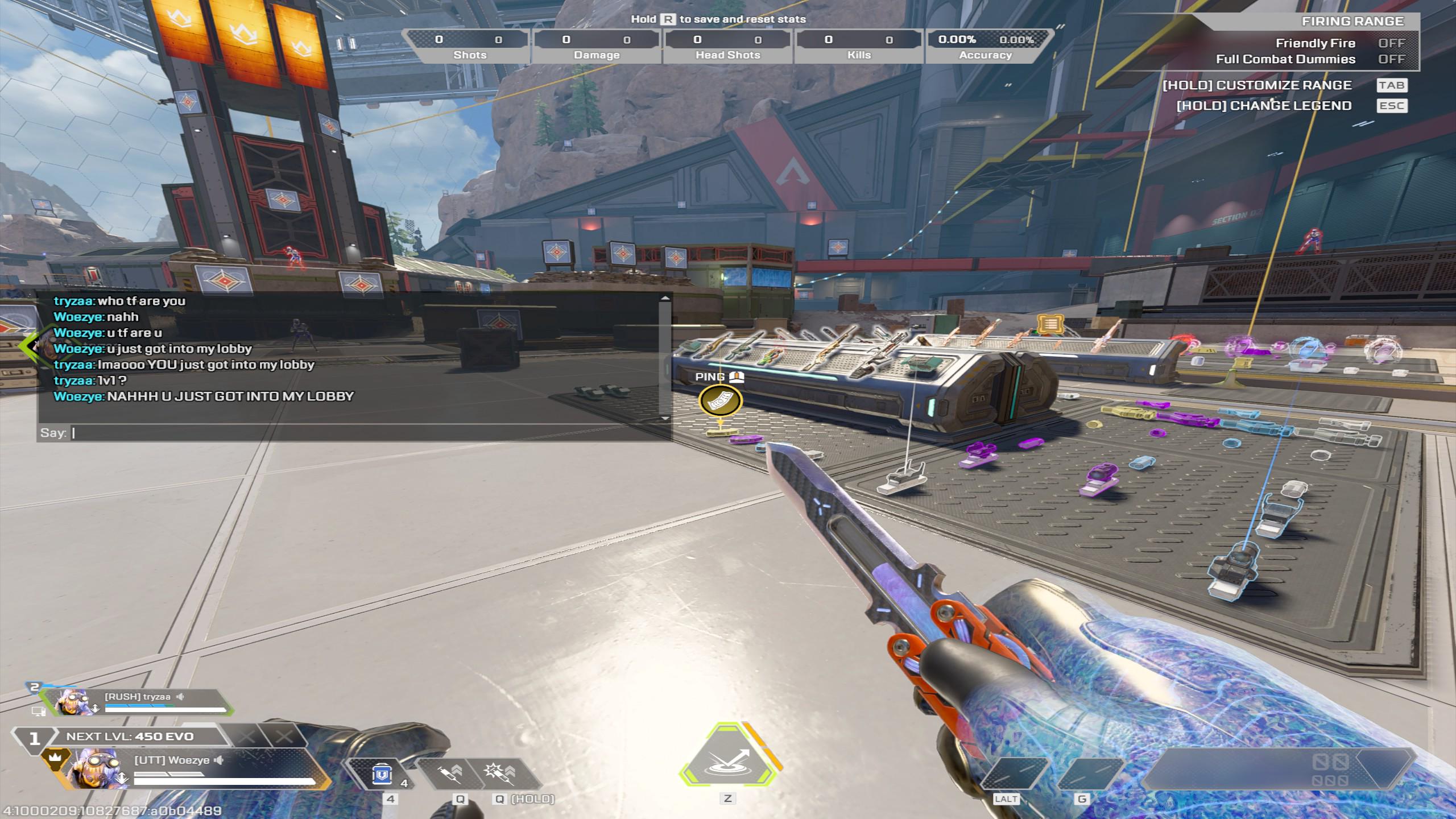Click the chat scrollbar down arrow

click(665, 419)
